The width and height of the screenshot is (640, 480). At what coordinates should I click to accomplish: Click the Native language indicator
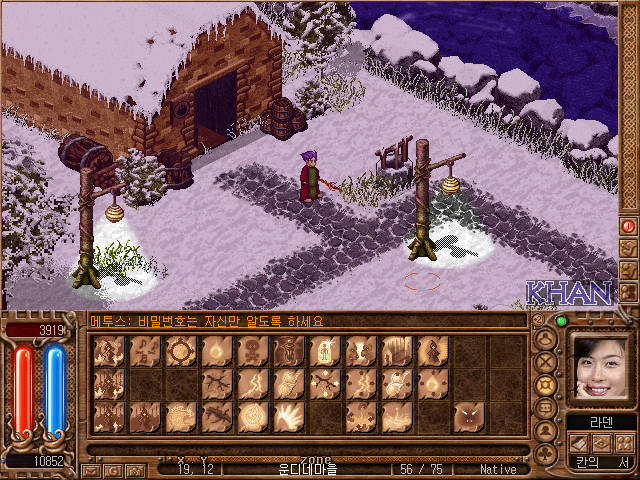(x=497, y=469)
